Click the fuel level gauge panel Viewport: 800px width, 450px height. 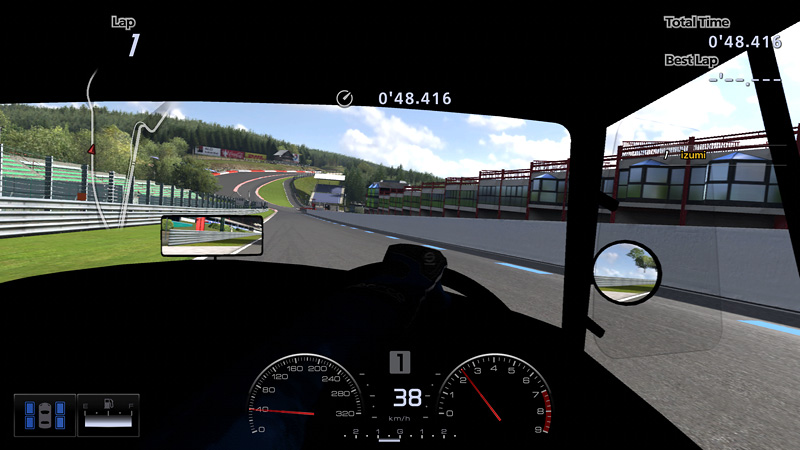[x=108, y=414]
